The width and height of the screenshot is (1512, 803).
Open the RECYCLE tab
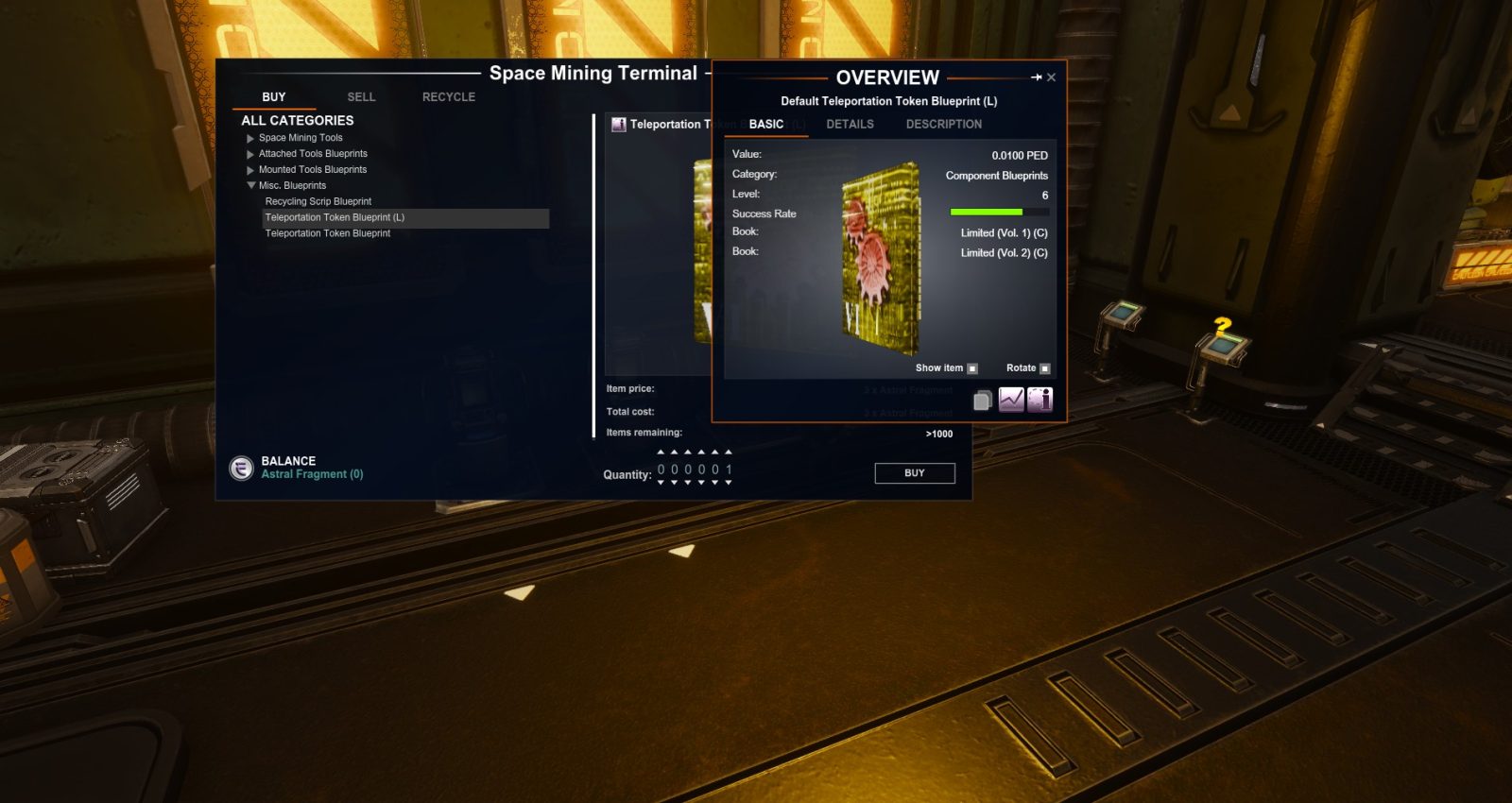[x=447, y=96]
